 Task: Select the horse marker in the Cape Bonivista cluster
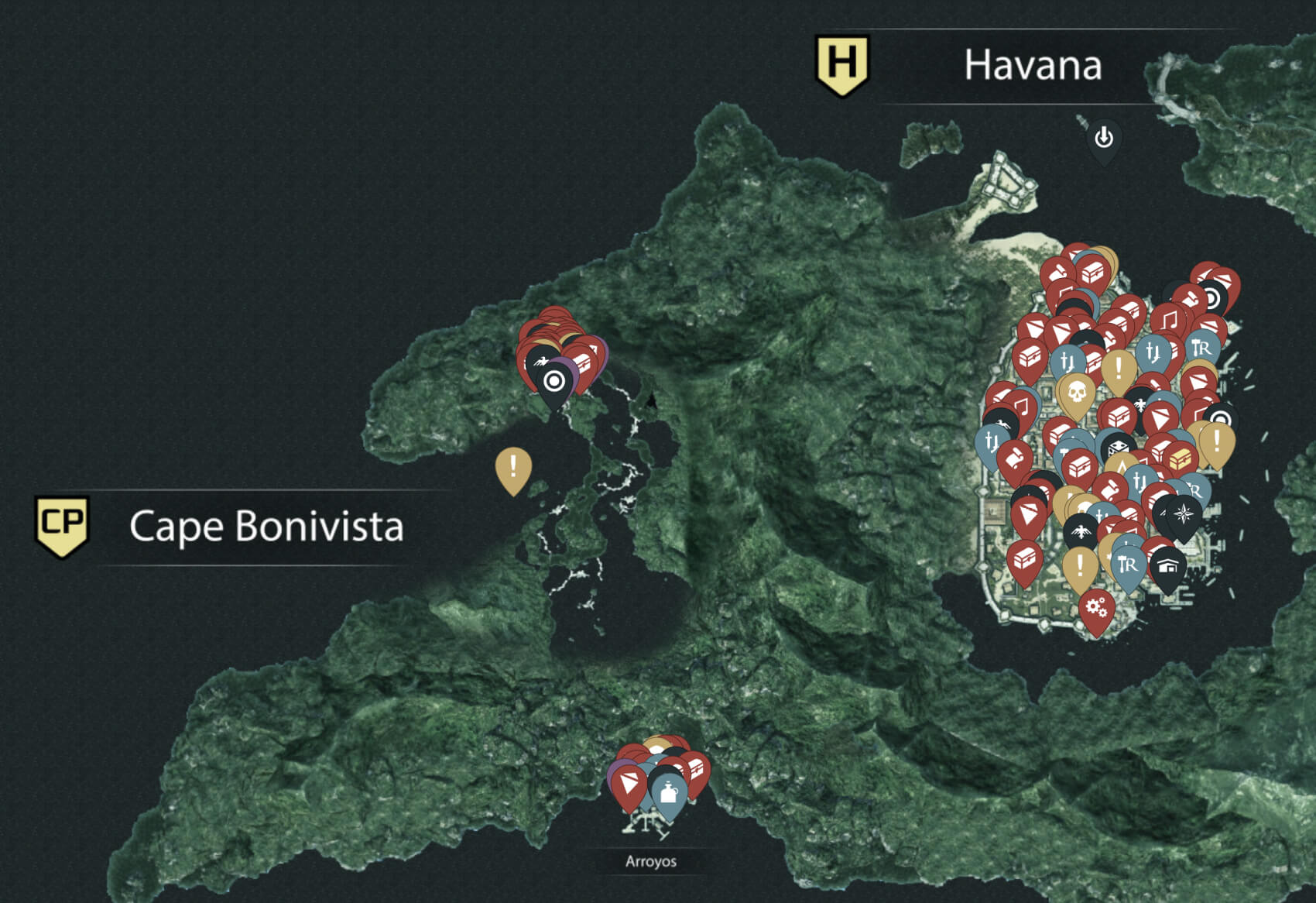coord(540,361)
